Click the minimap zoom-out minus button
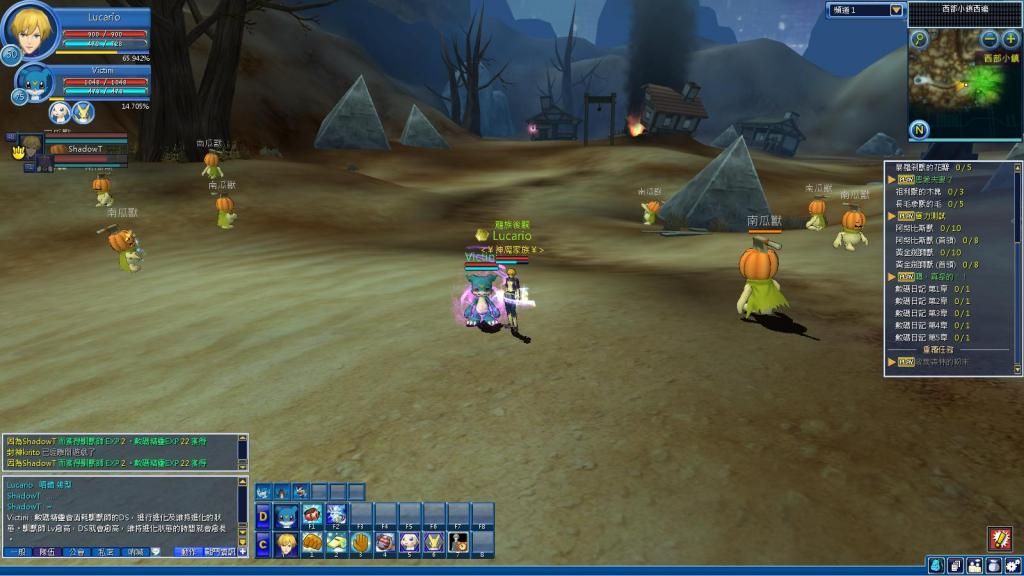This screenshot has width=1024, height=576. tap(989, 39)
